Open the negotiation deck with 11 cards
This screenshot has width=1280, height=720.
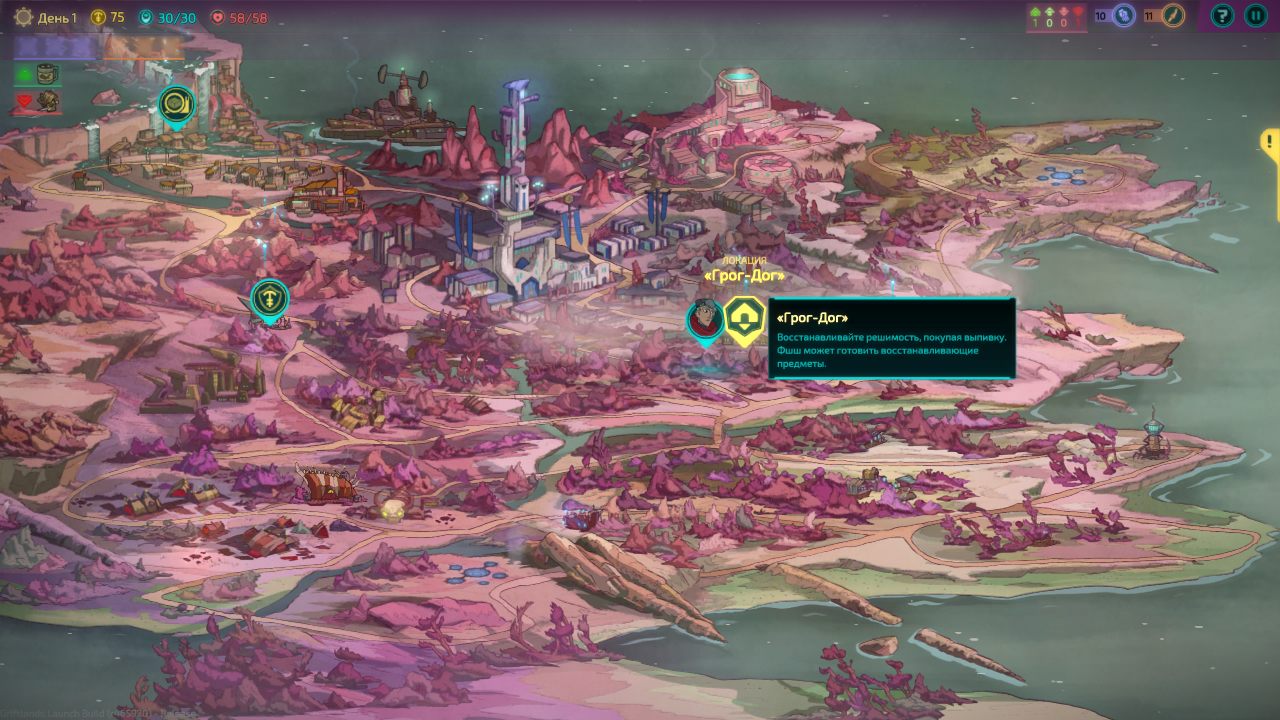coord(1173,15)
